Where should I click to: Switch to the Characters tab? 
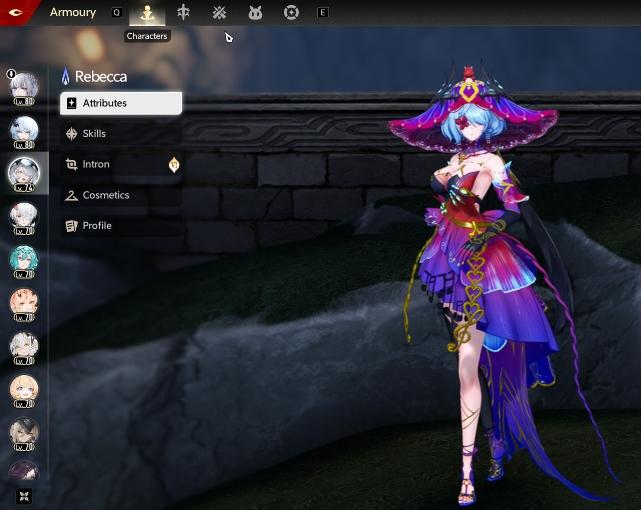coord(147,13)
